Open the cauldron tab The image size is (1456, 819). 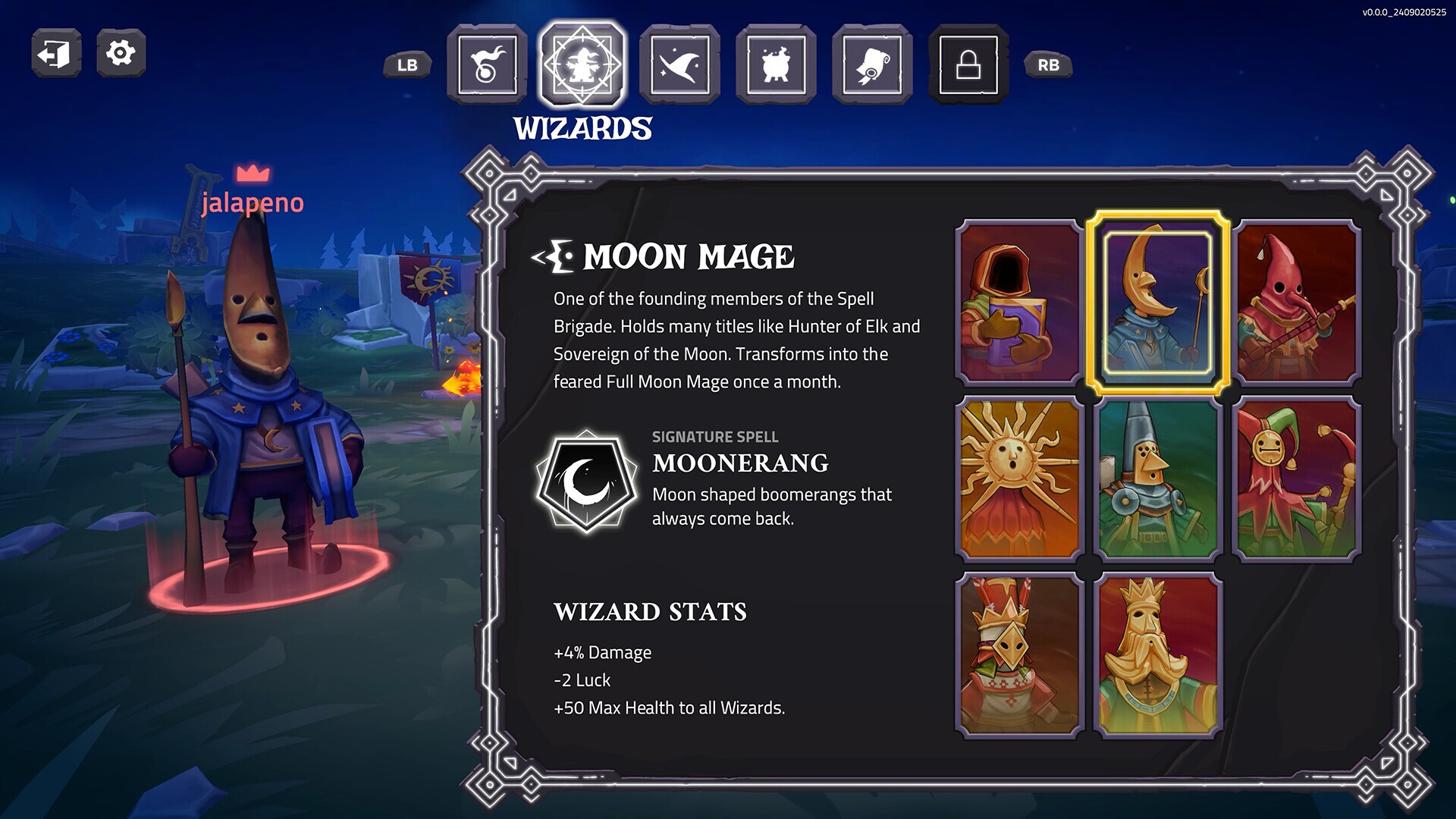(x=777, y=64)
